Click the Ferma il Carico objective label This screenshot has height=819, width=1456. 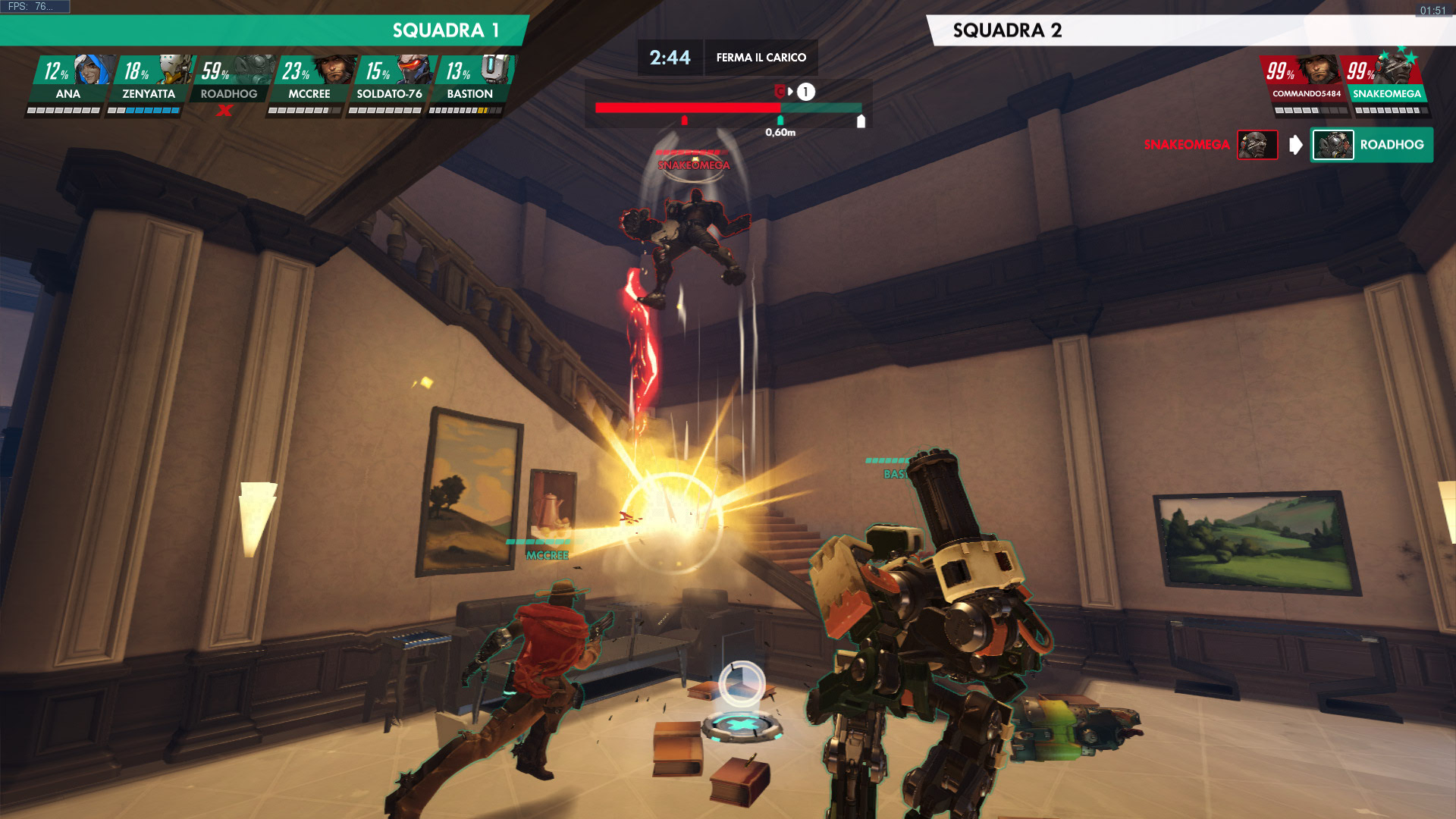tap(761, 58)
